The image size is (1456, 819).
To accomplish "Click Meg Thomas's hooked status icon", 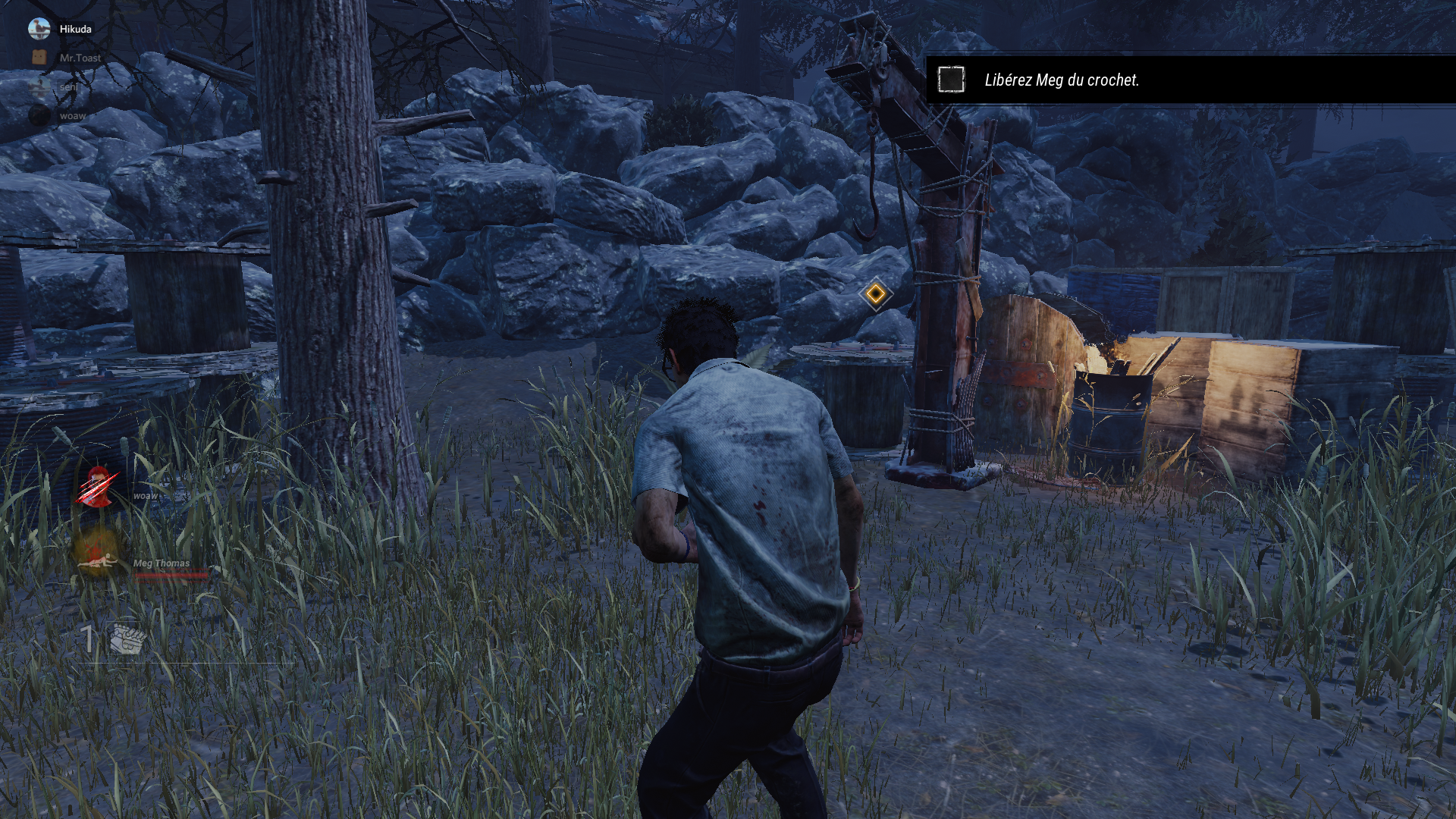I will pyautogui.click(x=97, y=554).
